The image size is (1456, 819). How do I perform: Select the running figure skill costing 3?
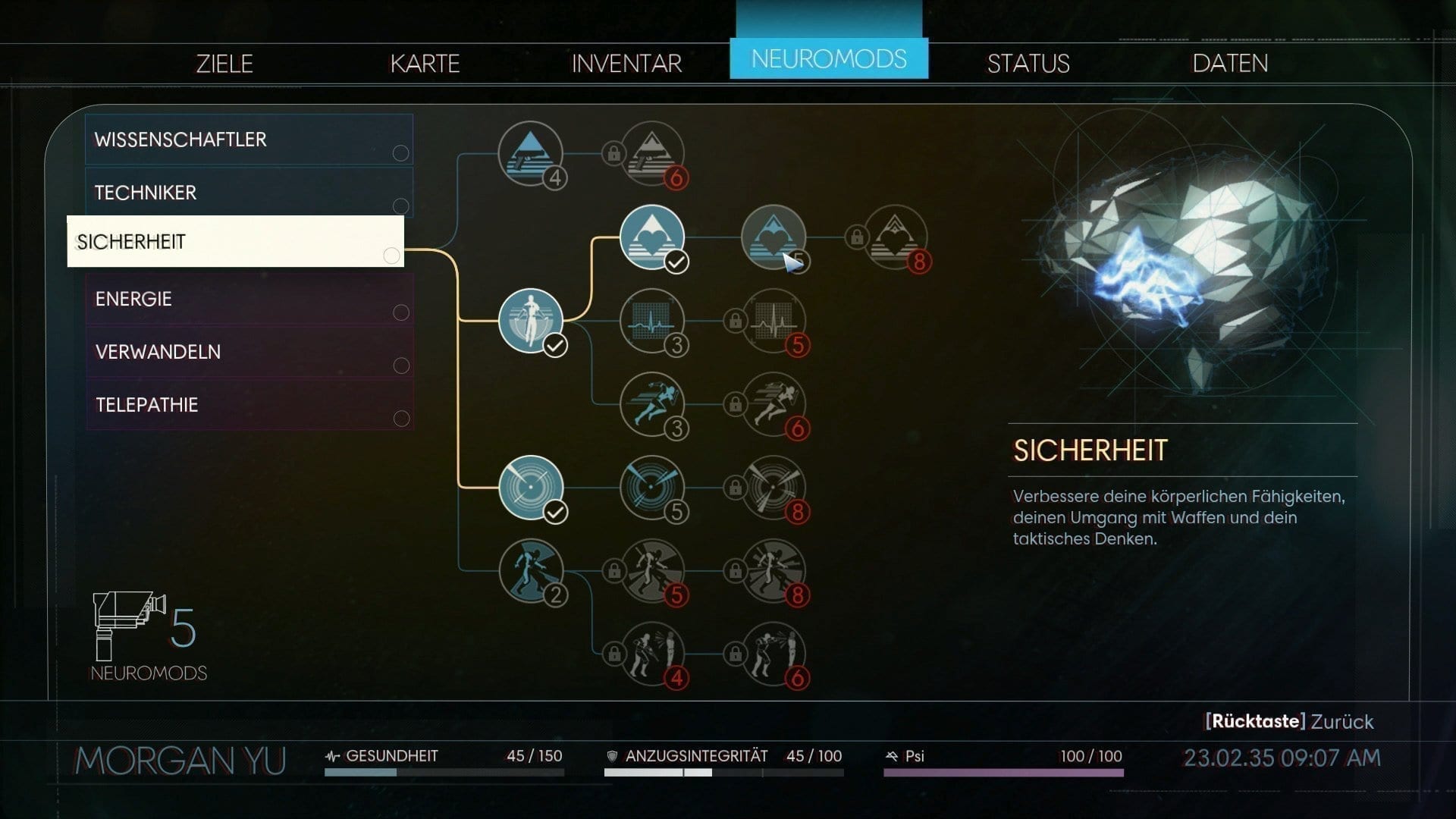651,404
